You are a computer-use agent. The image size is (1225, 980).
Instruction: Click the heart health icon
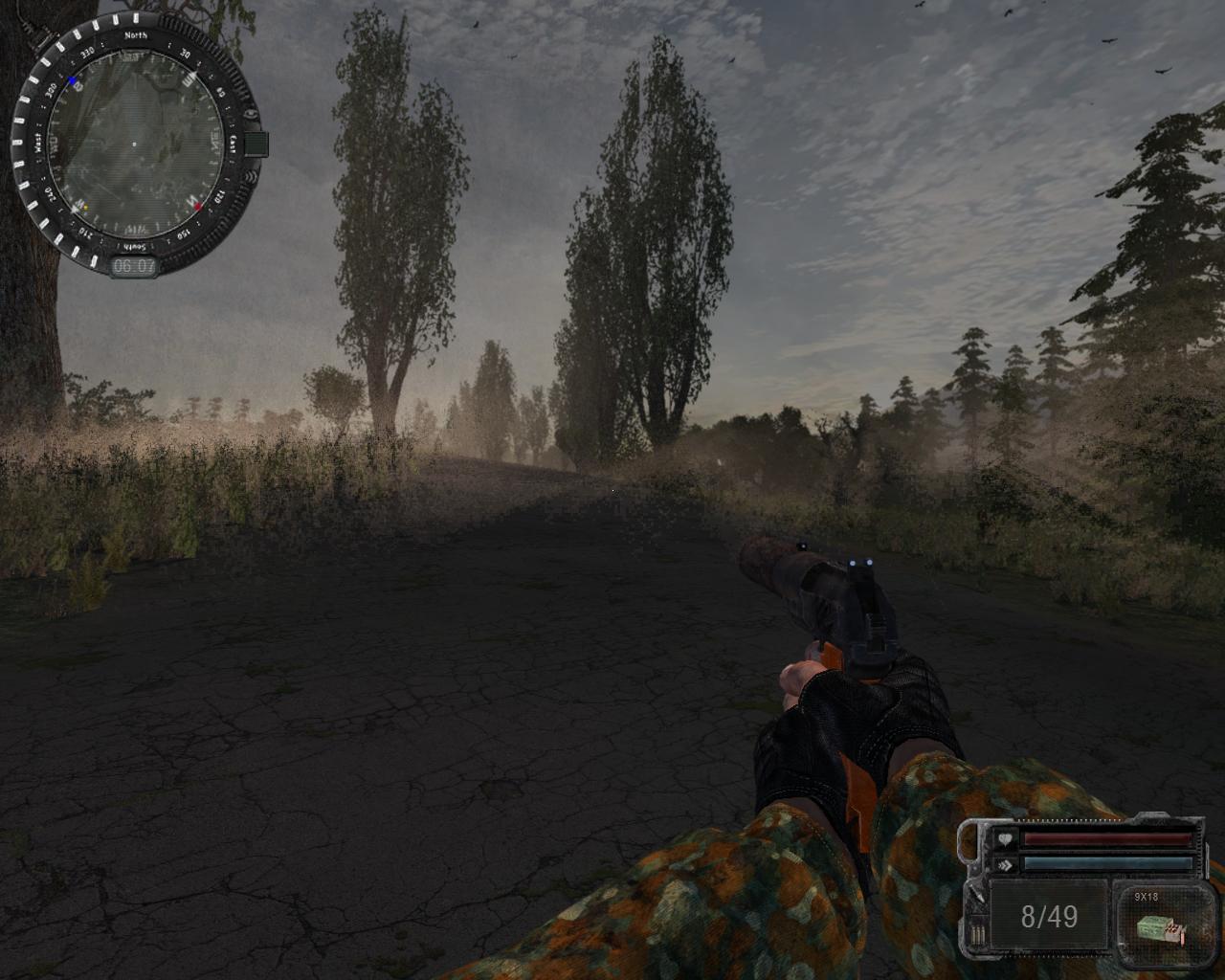[1006, 839]
